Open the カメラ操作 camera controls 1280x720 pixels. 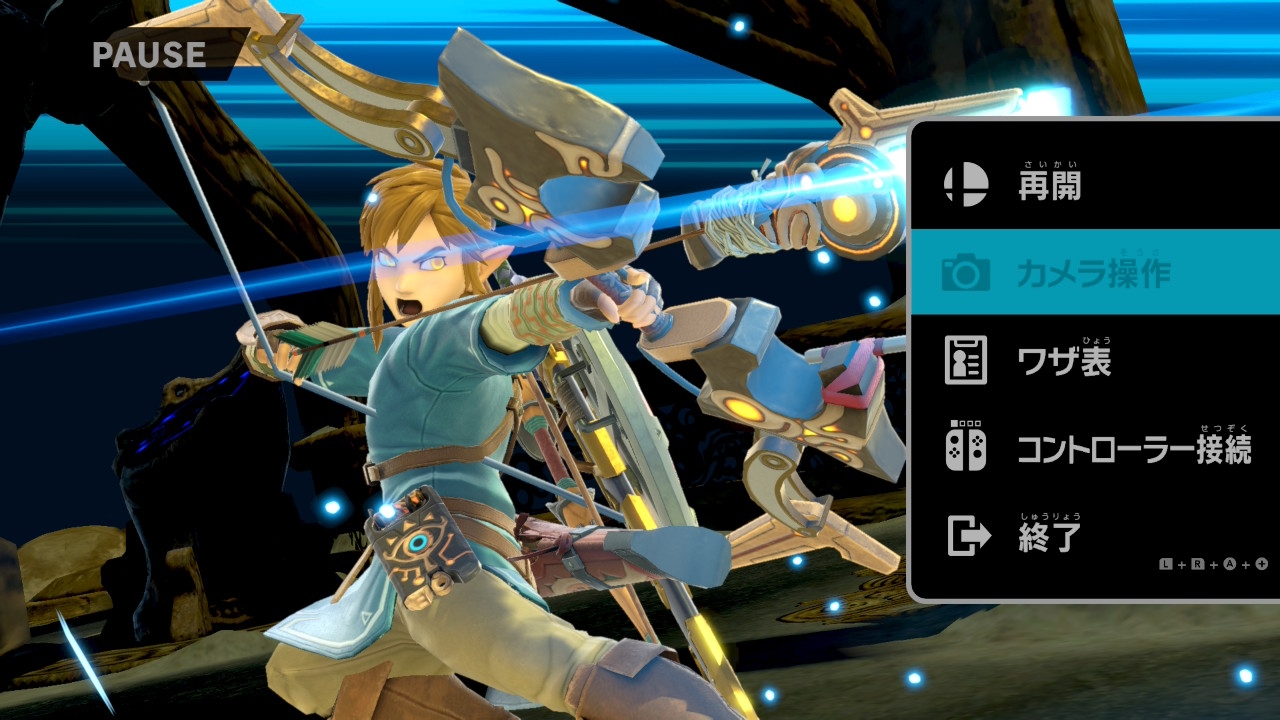tap(1092, 272)
